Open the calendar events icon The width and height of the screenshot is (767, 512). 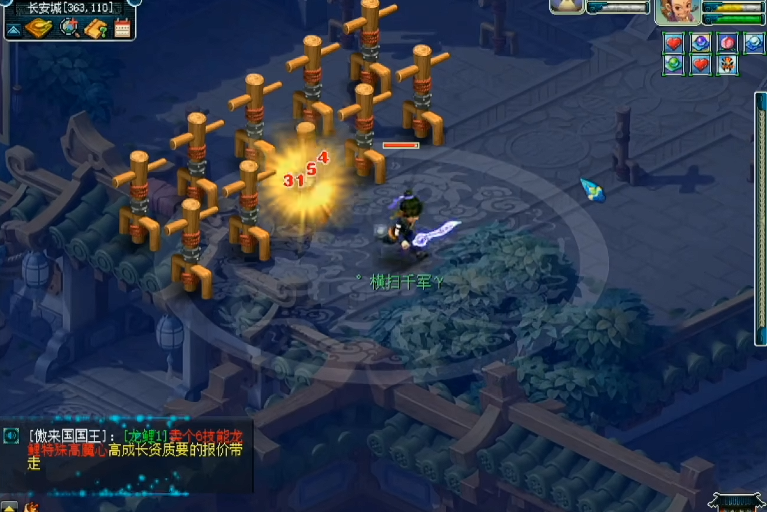coord(122,28)
